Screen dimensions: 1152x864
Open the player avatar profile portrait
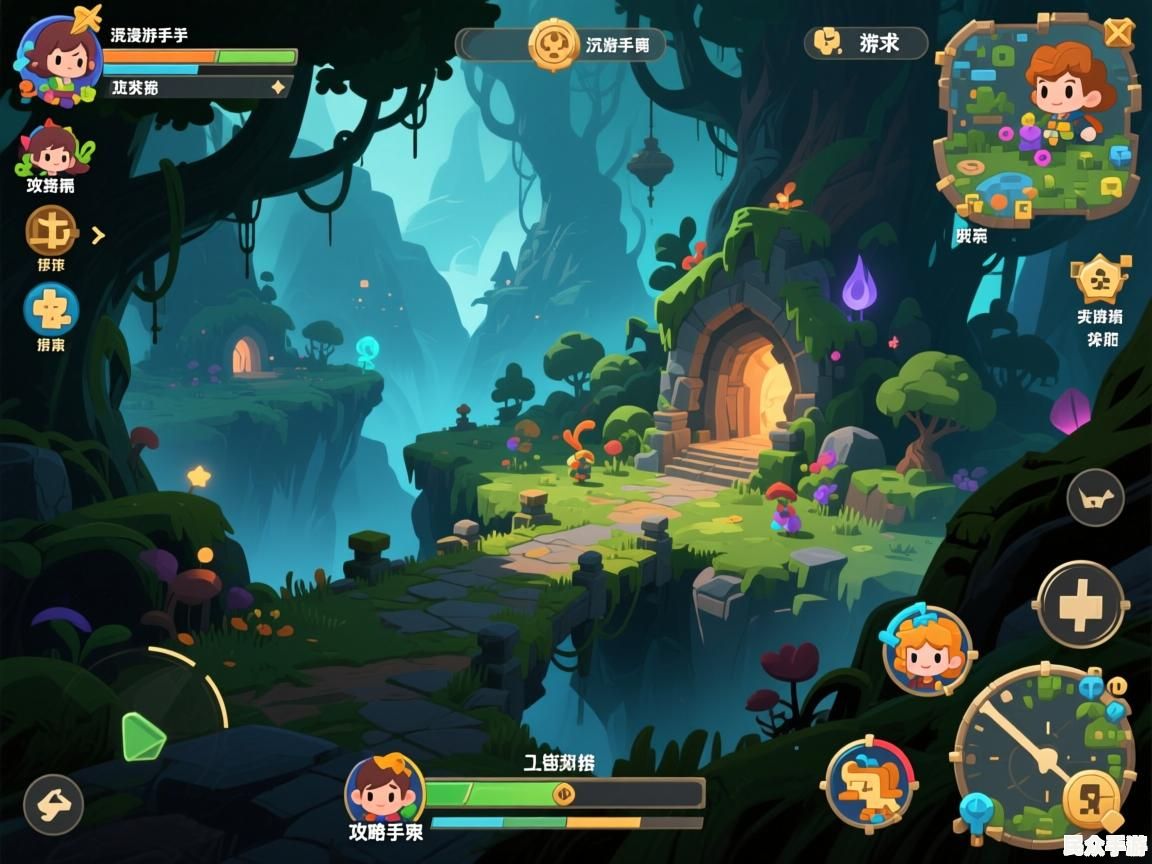click(x=59, y=59)
